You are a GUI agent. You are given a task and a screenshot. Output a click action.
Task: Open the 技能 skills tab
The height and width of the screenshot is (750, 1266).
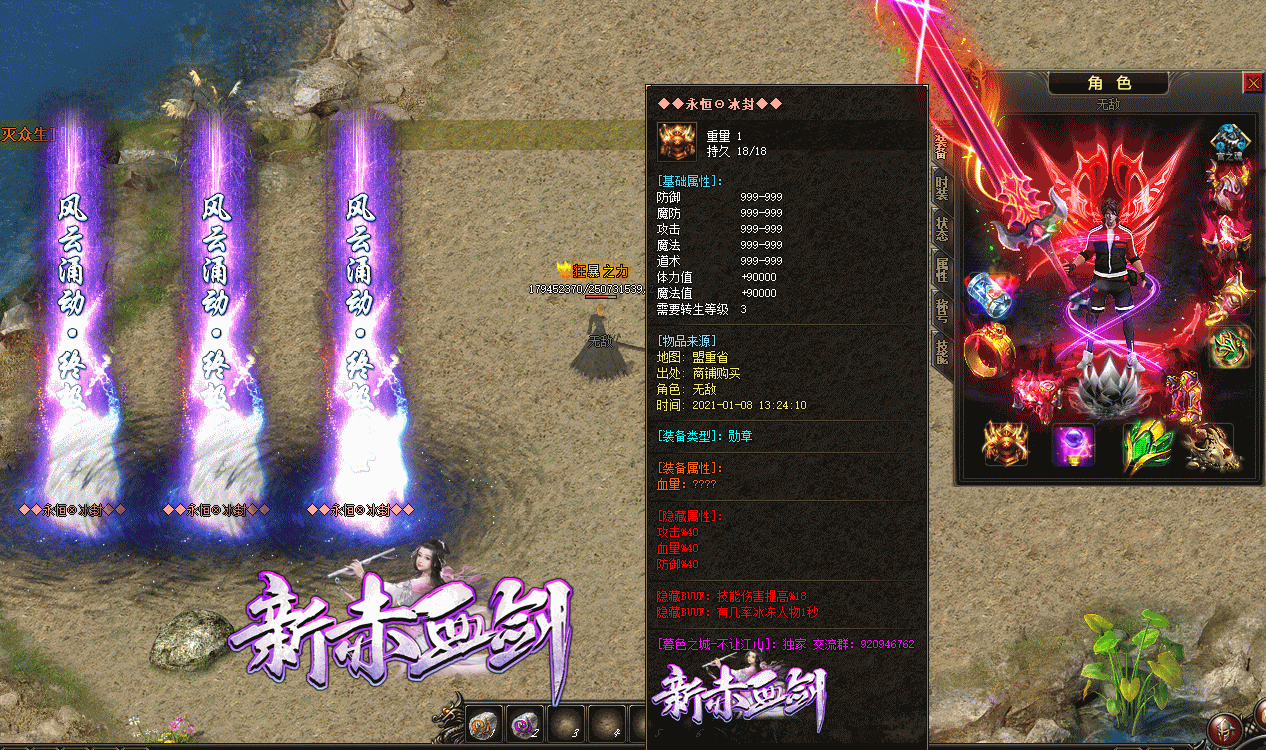pos(942,348)
